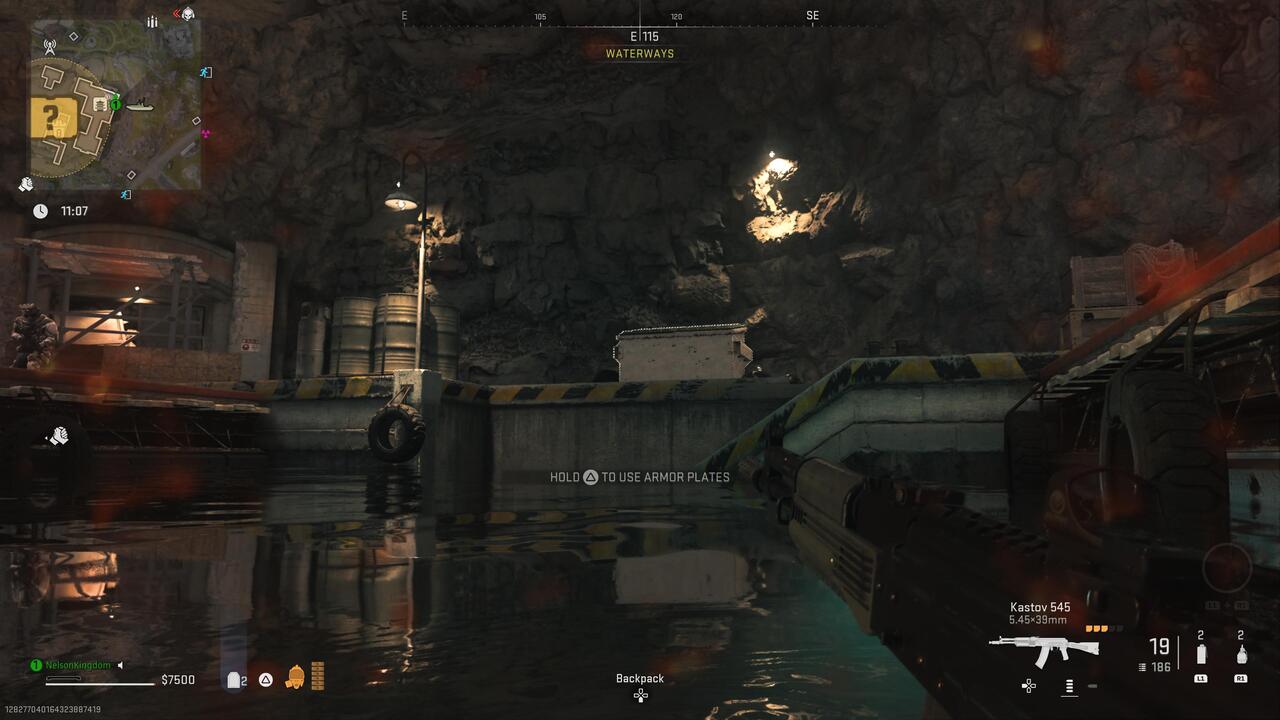The width and height of the screenshot is (1280, 720).
Task: Click the SE marker on the compass bar
Action: point(811,15)
